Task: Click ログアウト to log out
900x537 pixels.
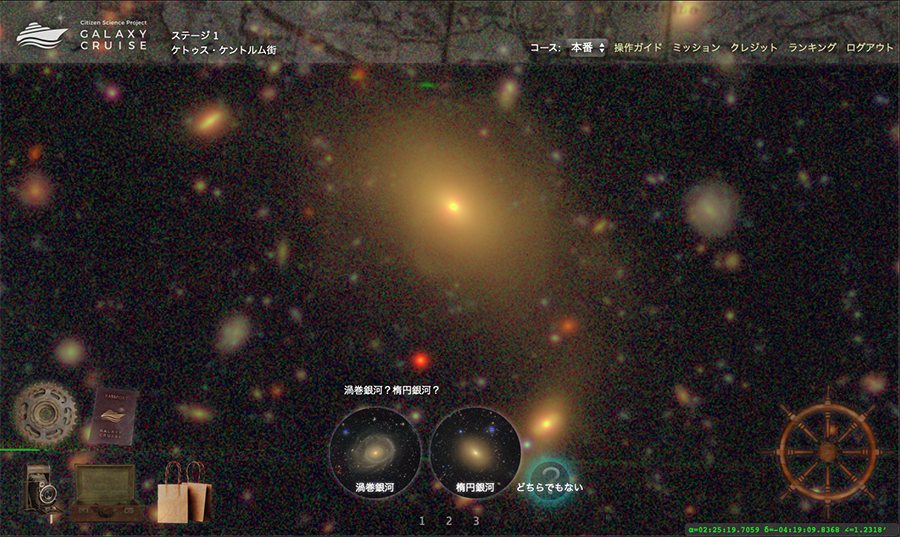Action: pyautogui.click(x=870, y=48)
